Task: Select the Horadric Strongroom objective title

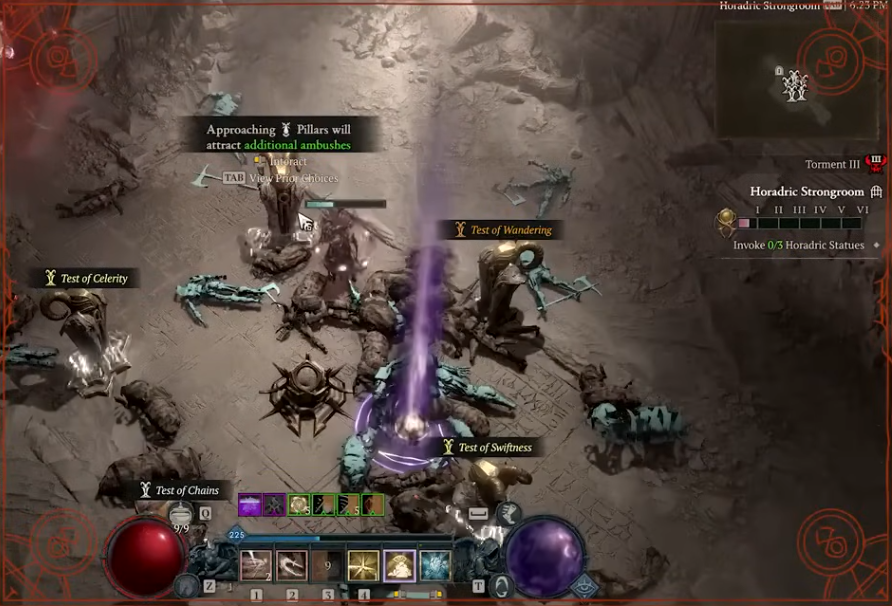Action: (x=806, y=192)
